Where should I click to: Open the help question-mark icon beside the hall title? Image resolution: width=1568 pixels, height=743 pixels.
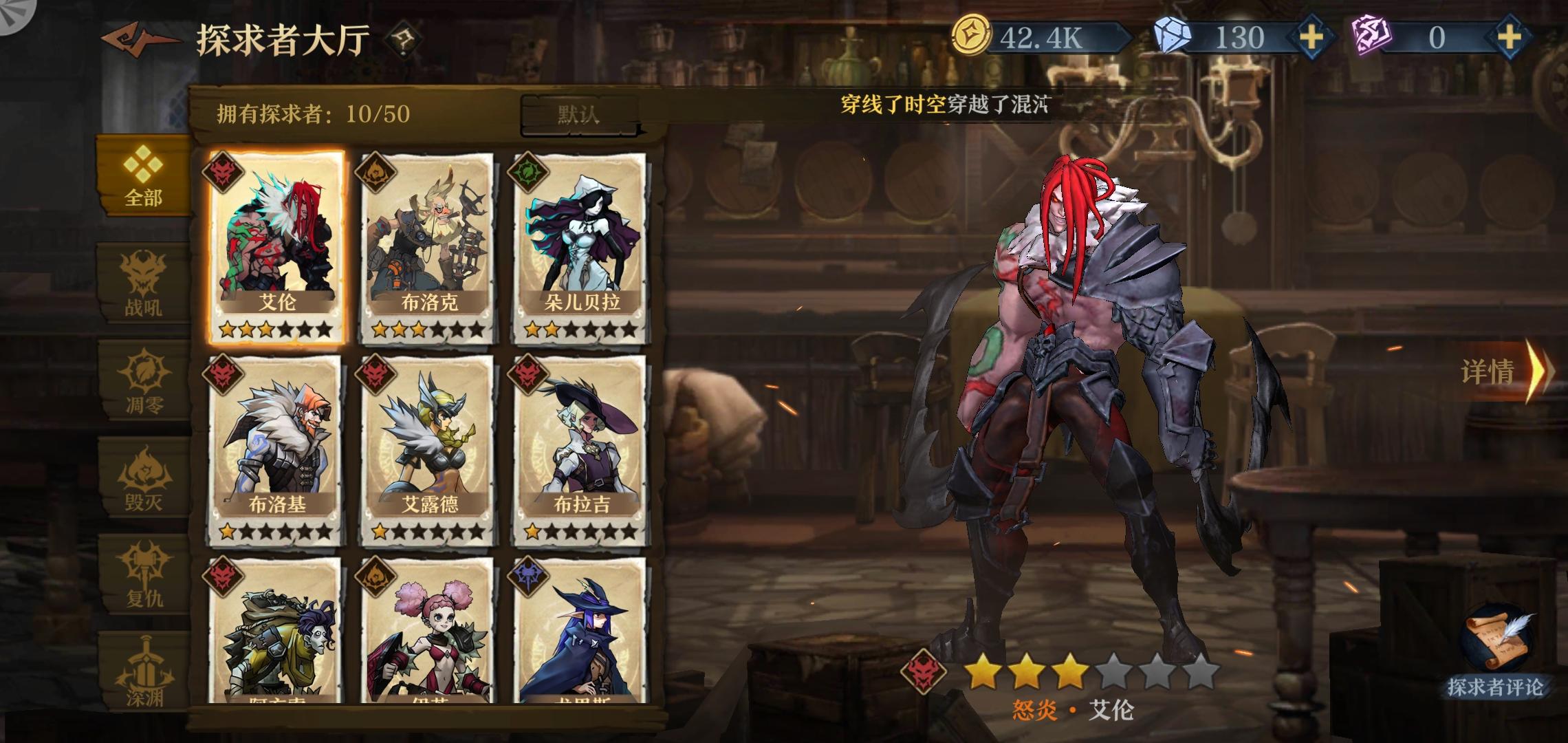point(406,39)
